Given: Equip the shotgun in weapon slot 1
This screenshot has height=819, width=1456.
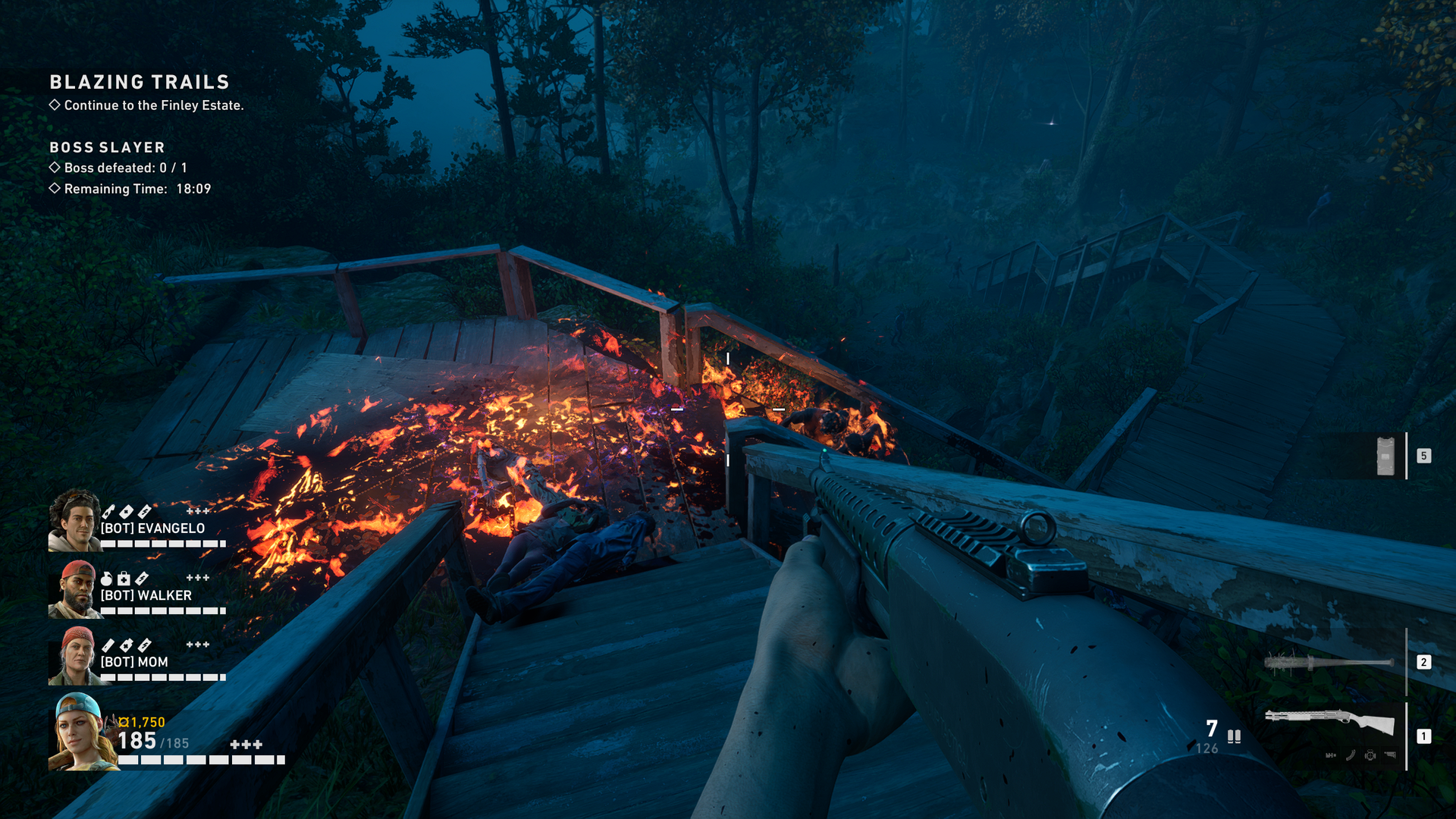Looking at the screenshot, I should [1330, 721].
